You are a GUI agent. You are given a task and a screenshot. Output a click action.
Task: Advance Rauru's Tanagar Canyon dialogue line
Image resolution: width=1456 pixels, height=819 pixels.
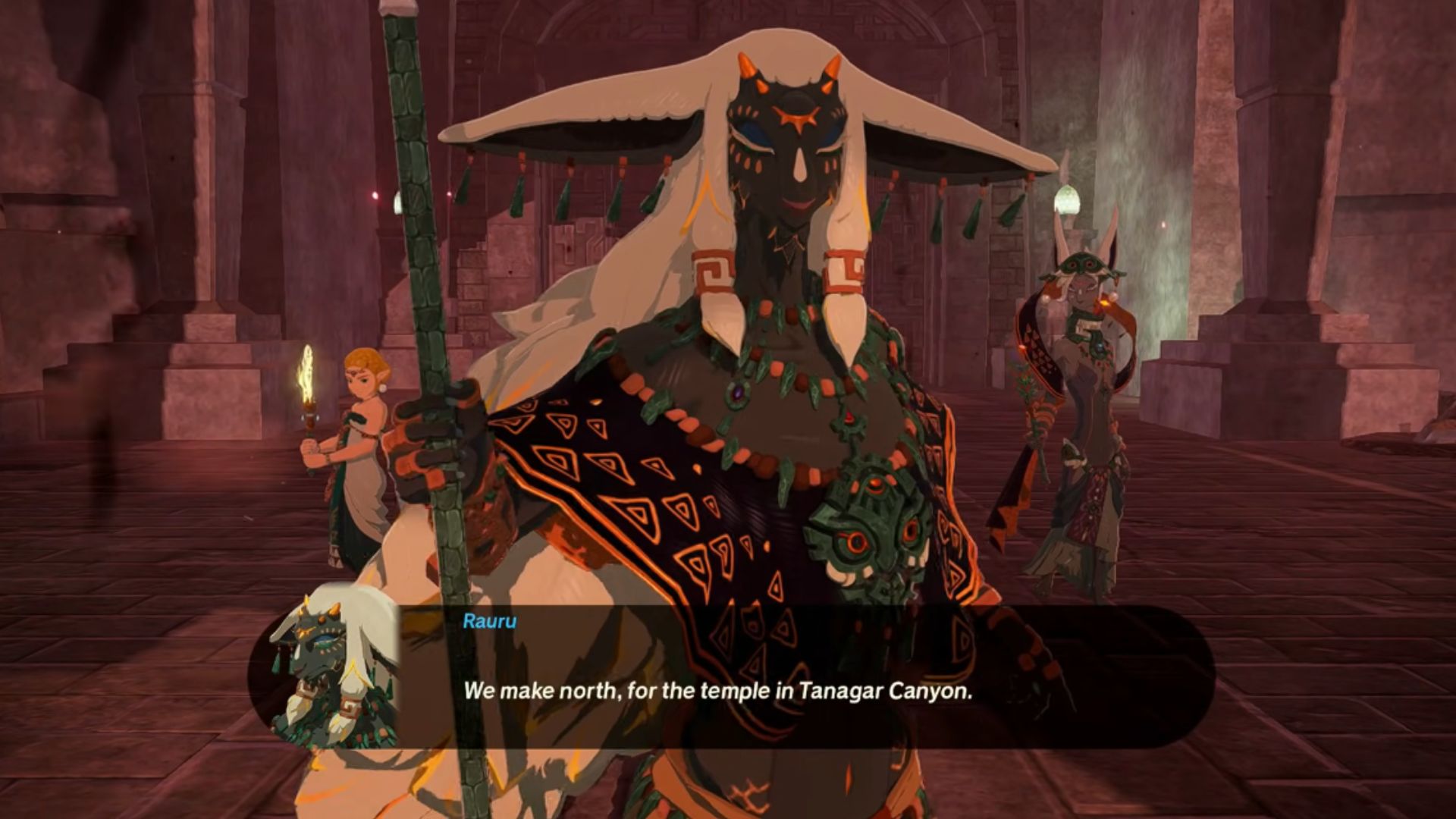(717, 691)
